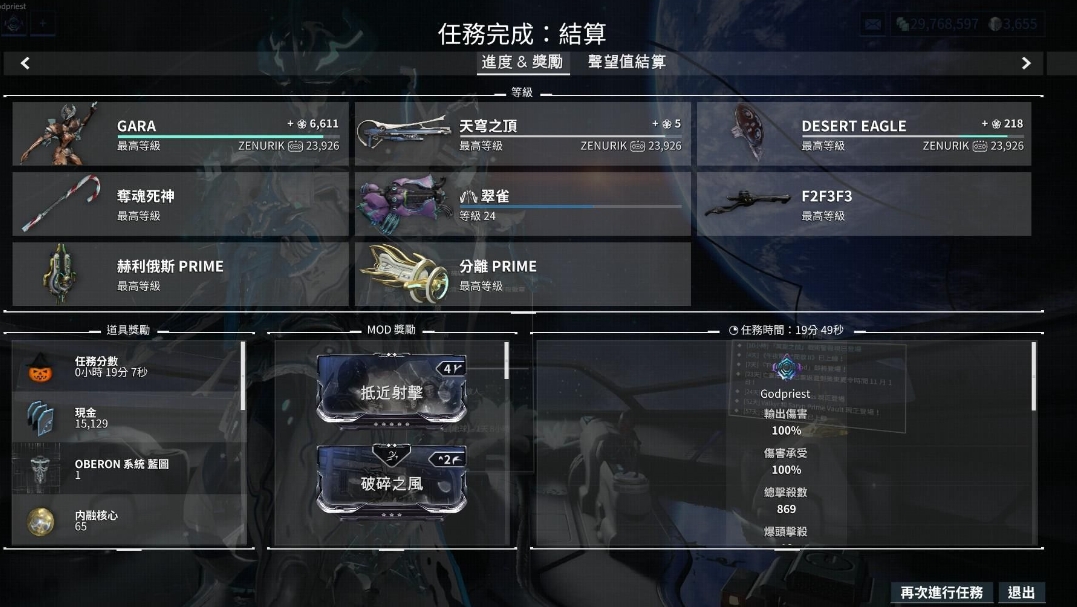Click the right arrow navigation button

pyautogui.click(x=1026, y=63)
